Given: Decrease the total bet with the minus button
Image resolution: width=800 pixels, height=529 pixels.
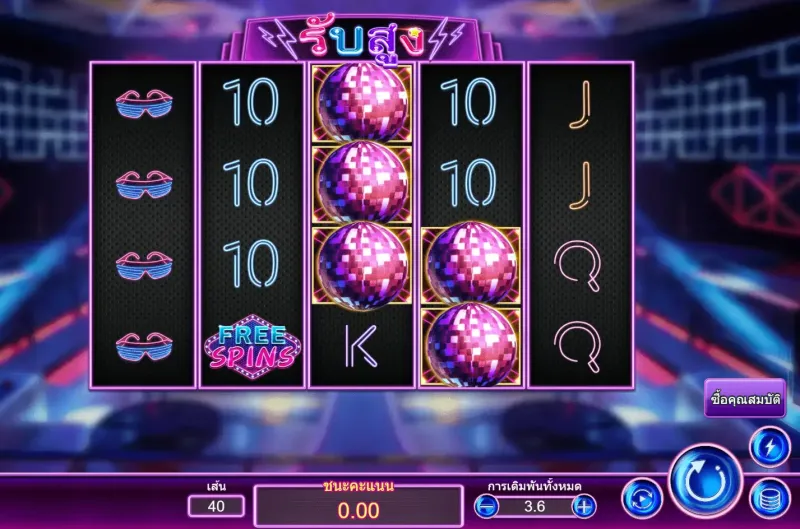Looking at the screenshot, I should 486,506.
